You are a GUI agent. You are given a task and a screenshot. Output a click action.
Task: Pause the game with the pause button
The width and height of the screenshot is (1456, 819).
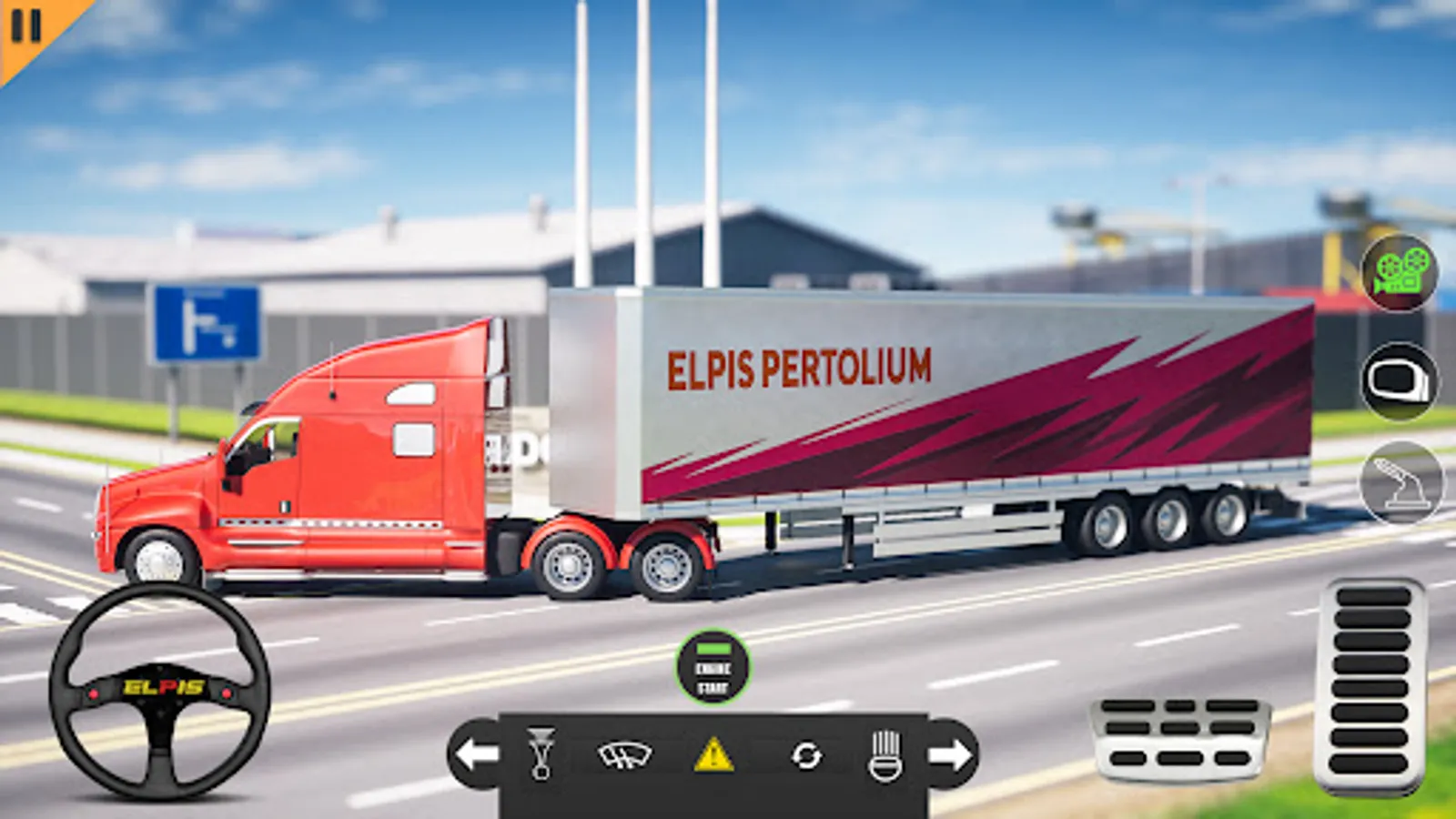click(25, 27)
